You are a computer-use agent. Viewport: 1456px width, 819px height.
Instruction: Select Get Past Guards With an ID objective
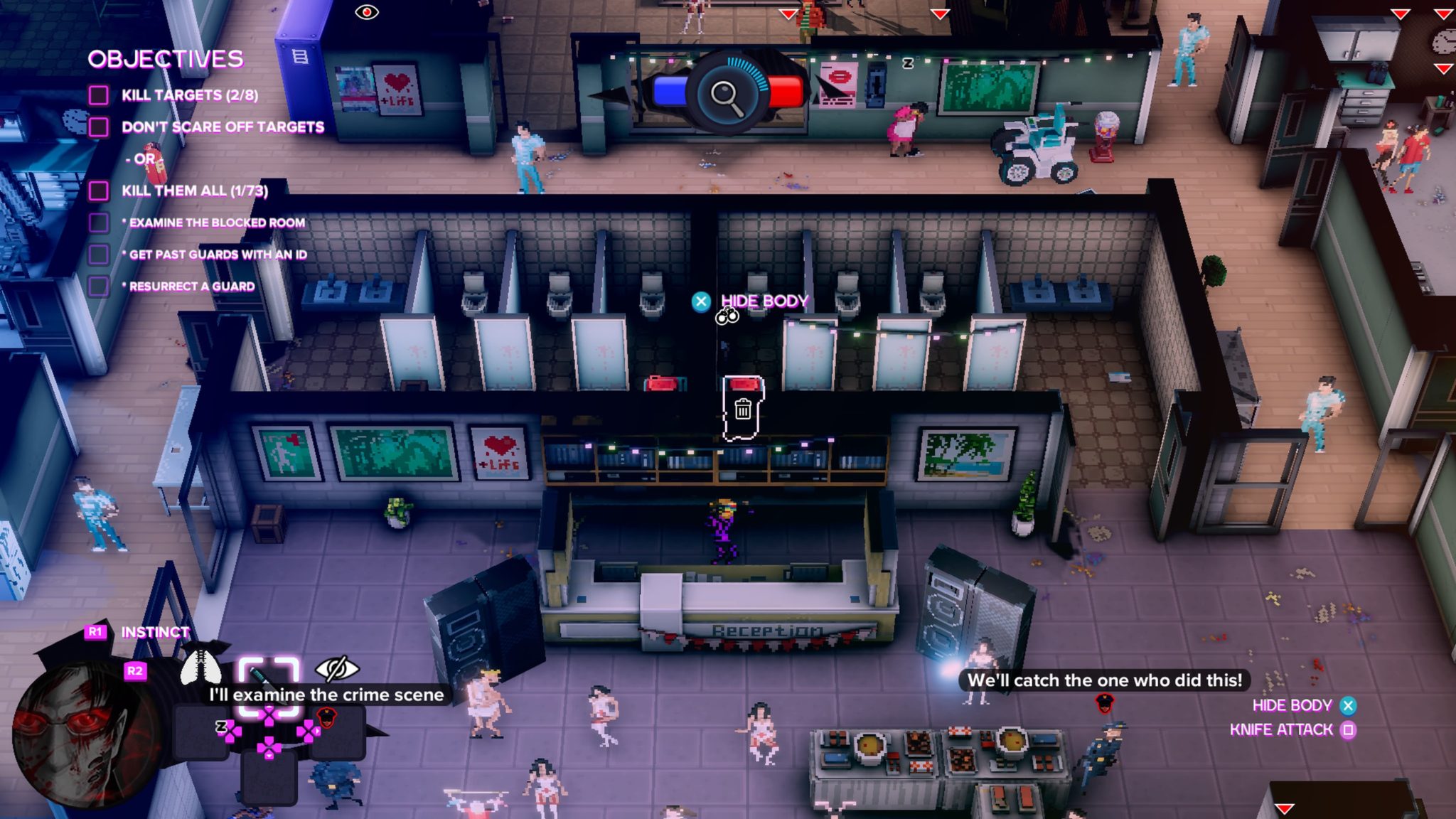tap(218, 255)
